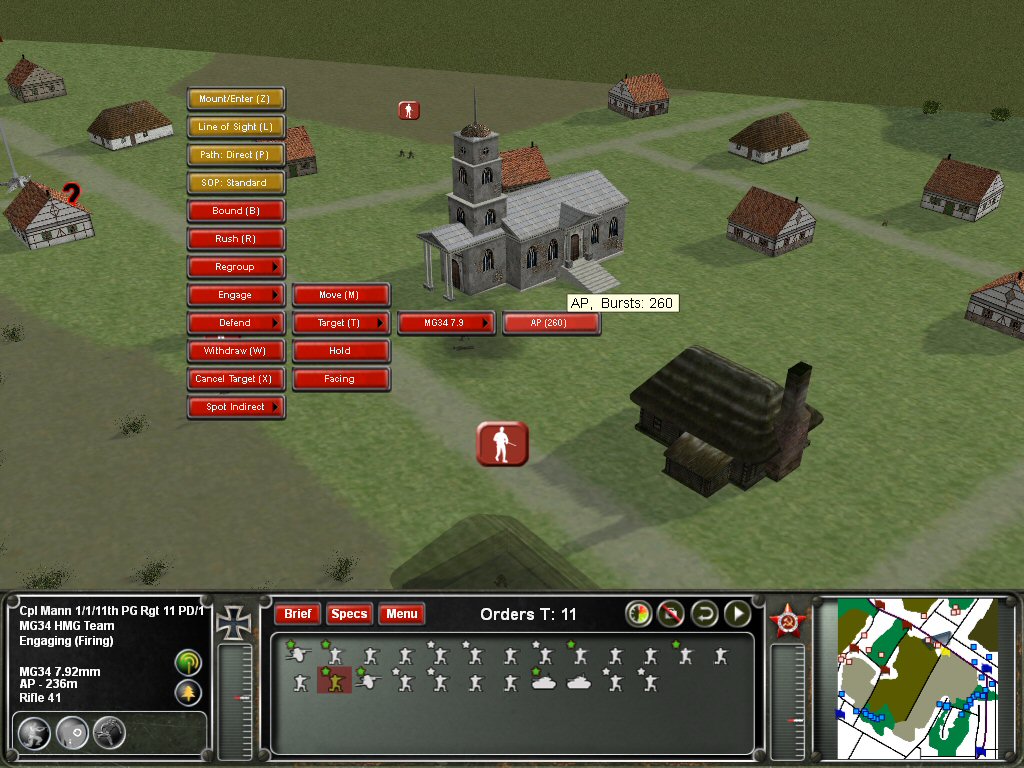Select Line of Sight (L) command

pyautogui.click(x=236, y=127)
